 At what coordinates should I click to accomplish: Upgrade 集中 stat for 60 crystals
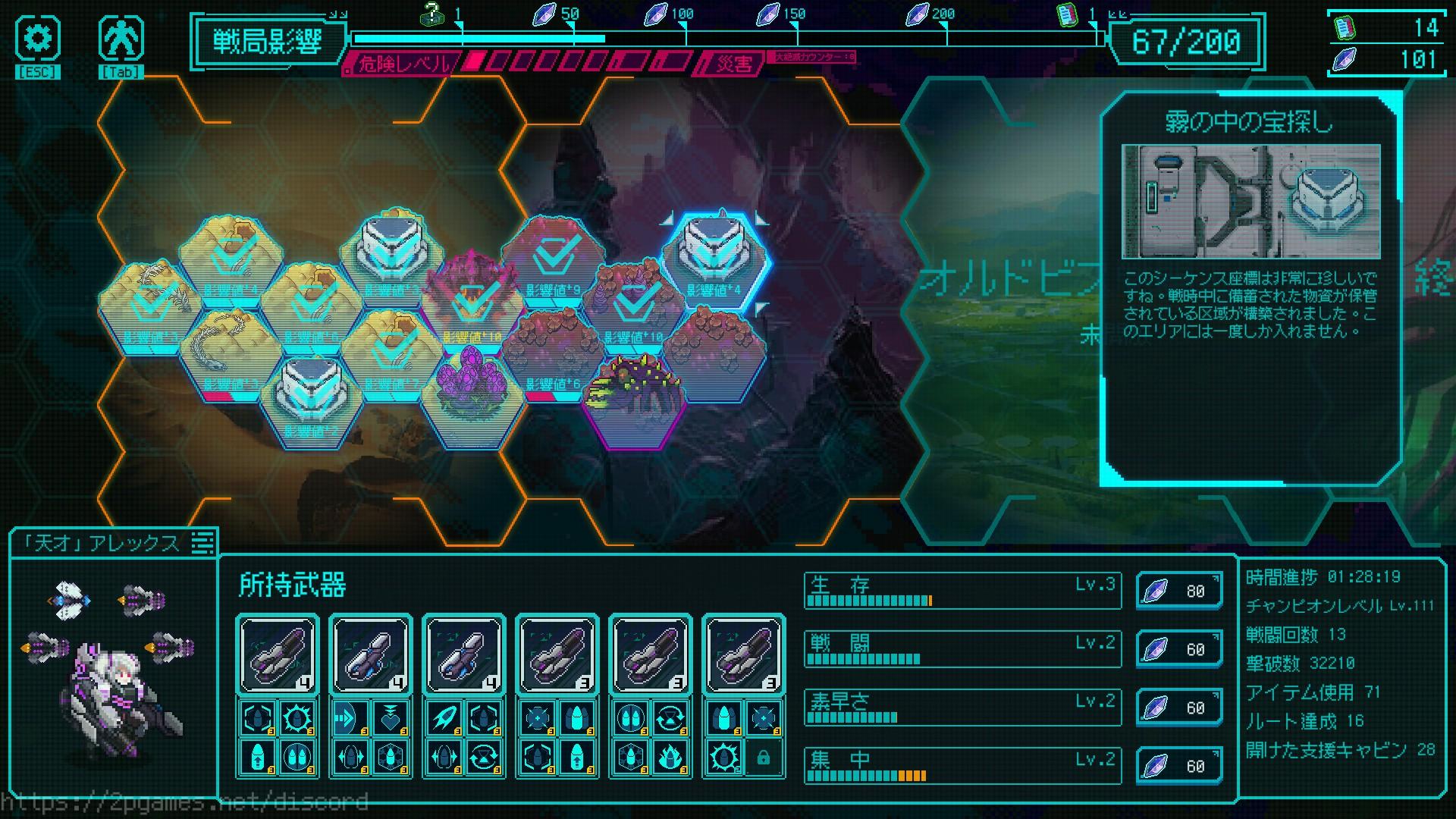coord(1178,766)
